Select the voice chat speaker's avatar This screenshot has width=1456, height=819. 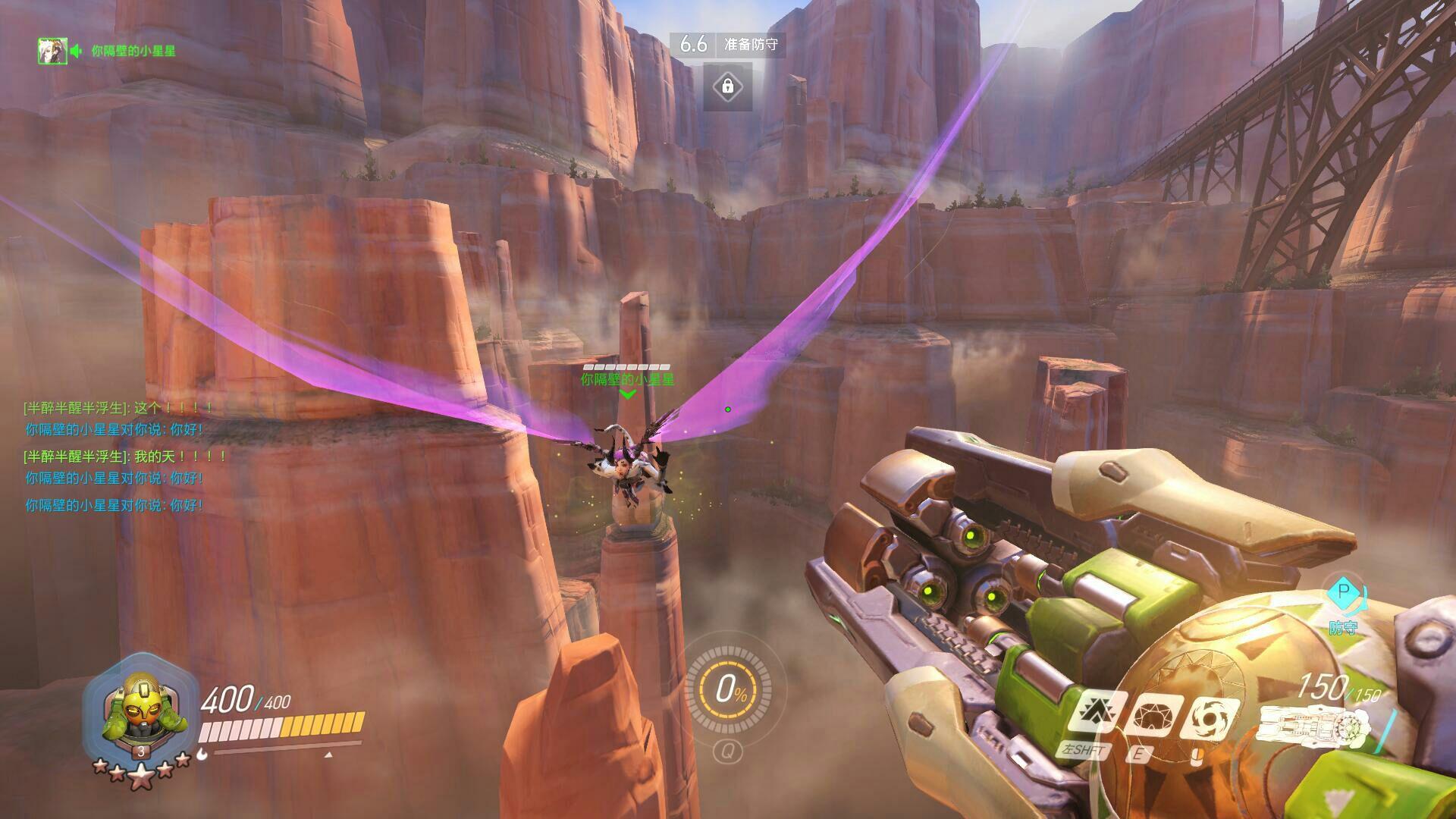(53, 51)
